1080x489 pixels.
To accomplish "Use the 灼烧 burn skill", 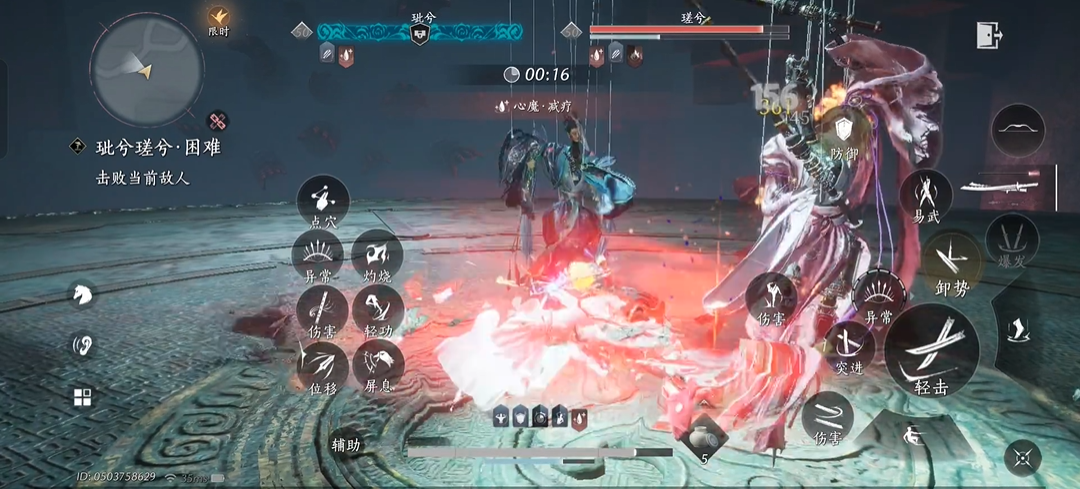I will click(x=377, y=255).
